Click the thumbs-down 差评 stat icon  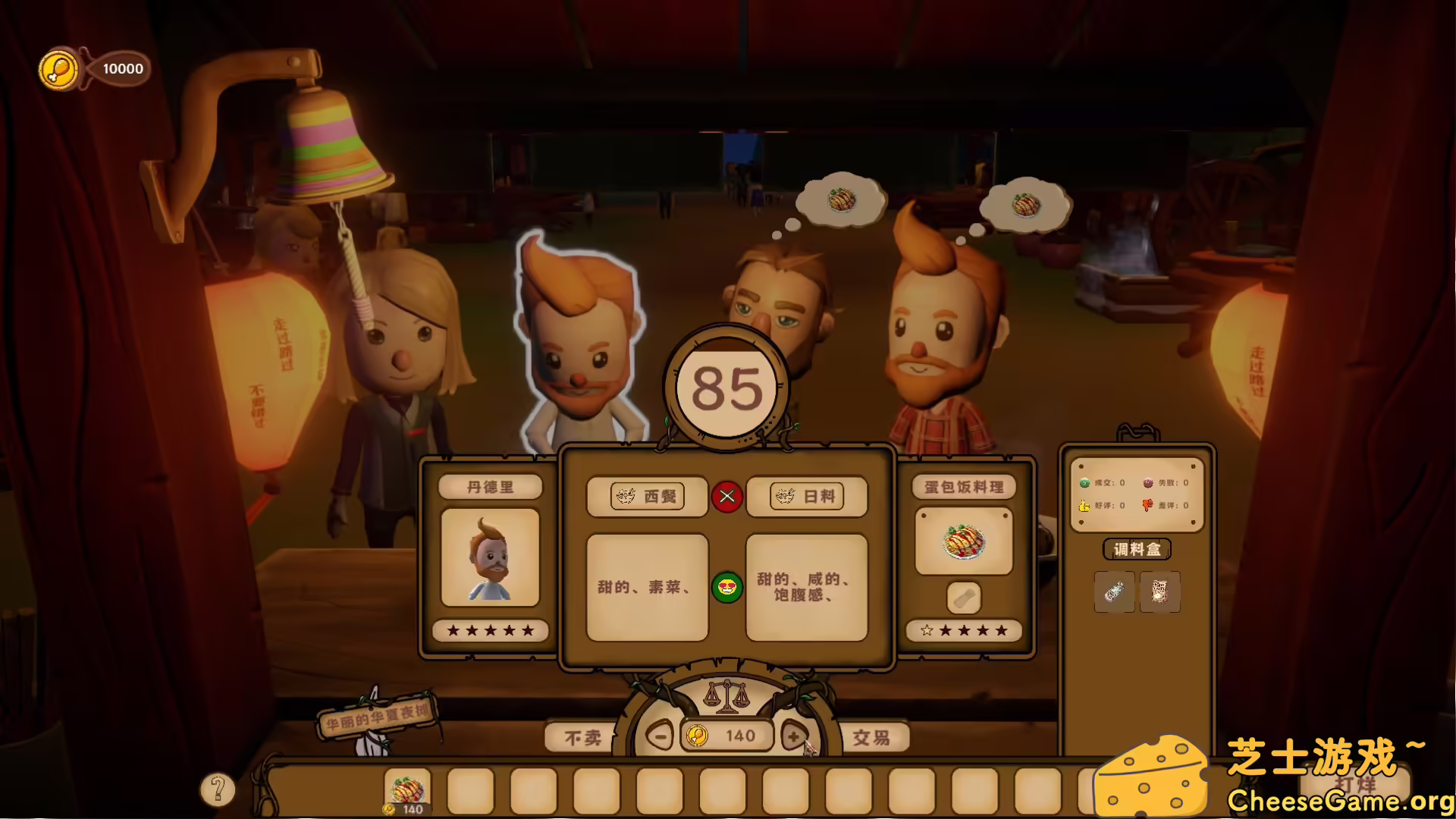[1149, 504]
